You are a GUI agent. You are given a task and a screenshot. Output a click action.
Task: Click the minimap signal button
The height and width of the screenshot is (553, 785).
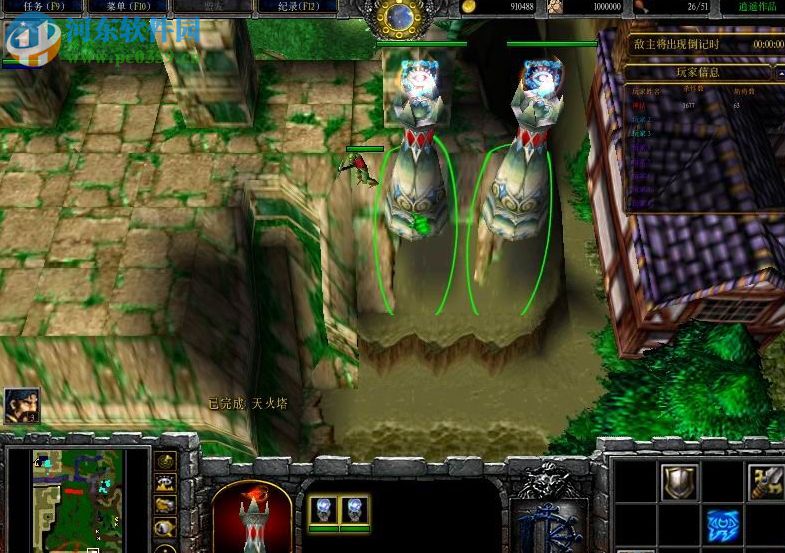165,461
